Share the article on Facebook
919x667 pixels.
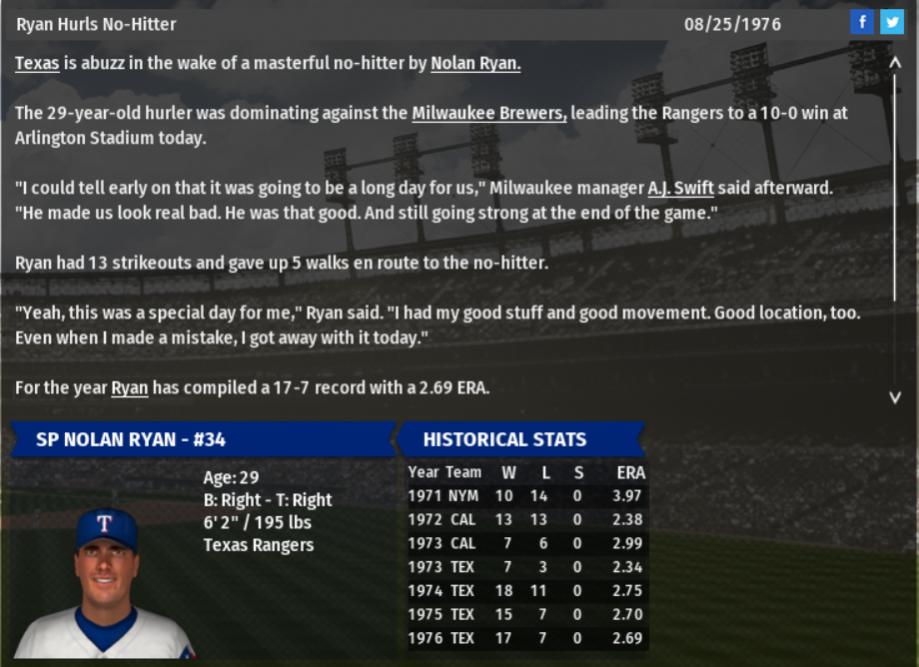[x=862, y=22]
